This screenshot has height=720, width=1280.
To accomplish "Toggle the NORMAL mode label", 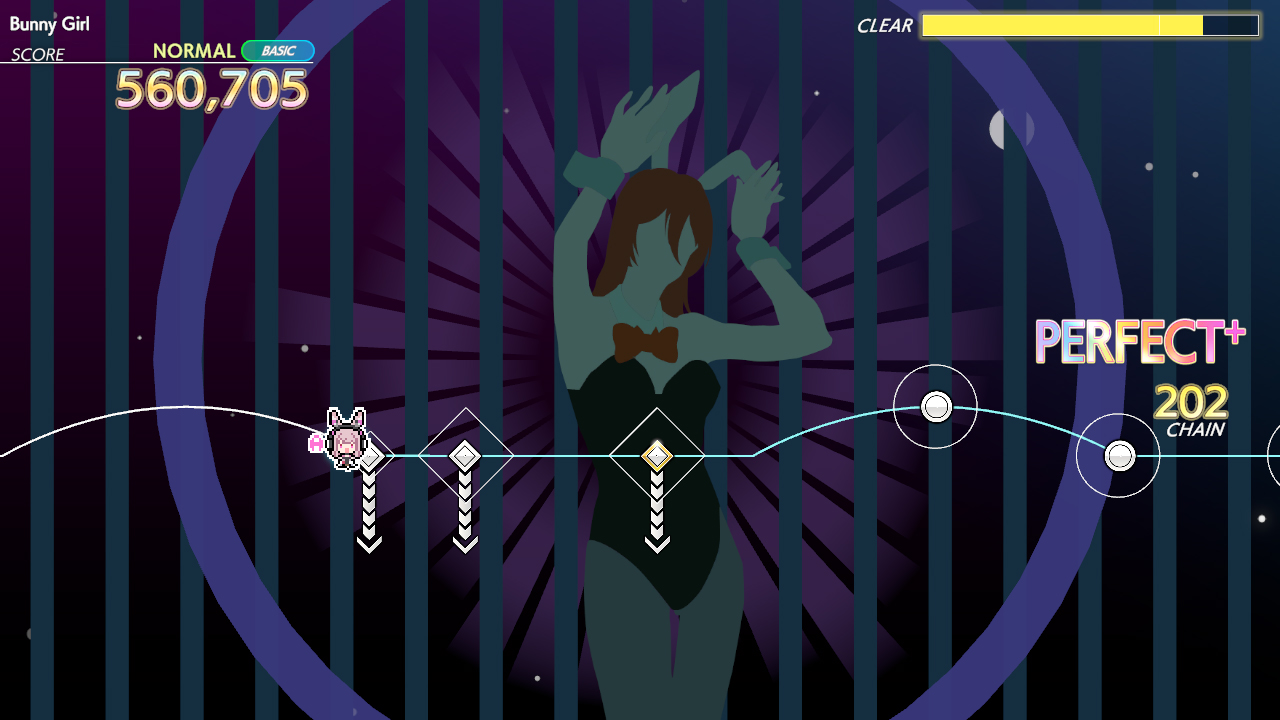I will click(x=193, y=49).
